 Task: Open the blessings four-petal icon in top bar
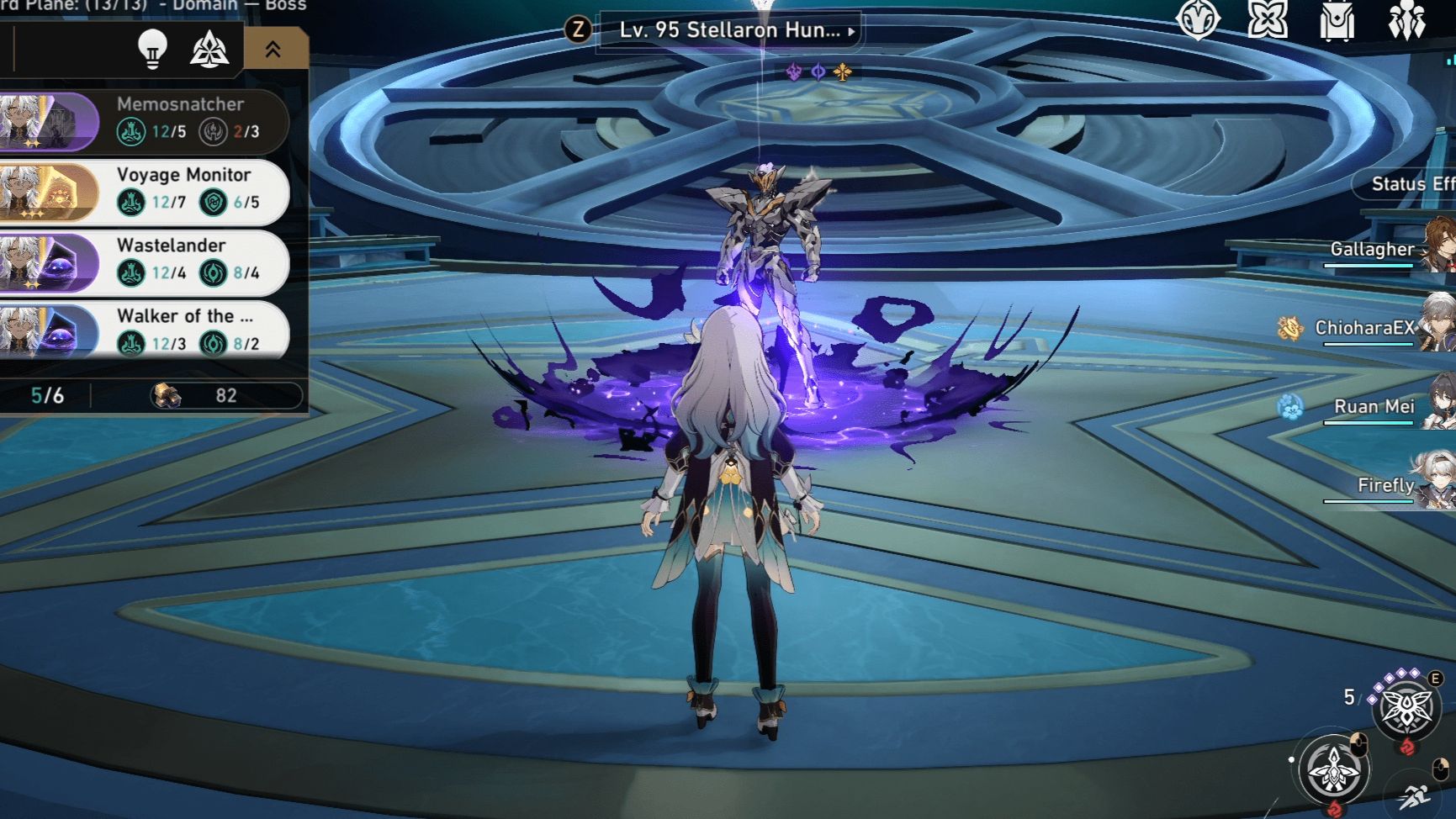[1268, 20]
